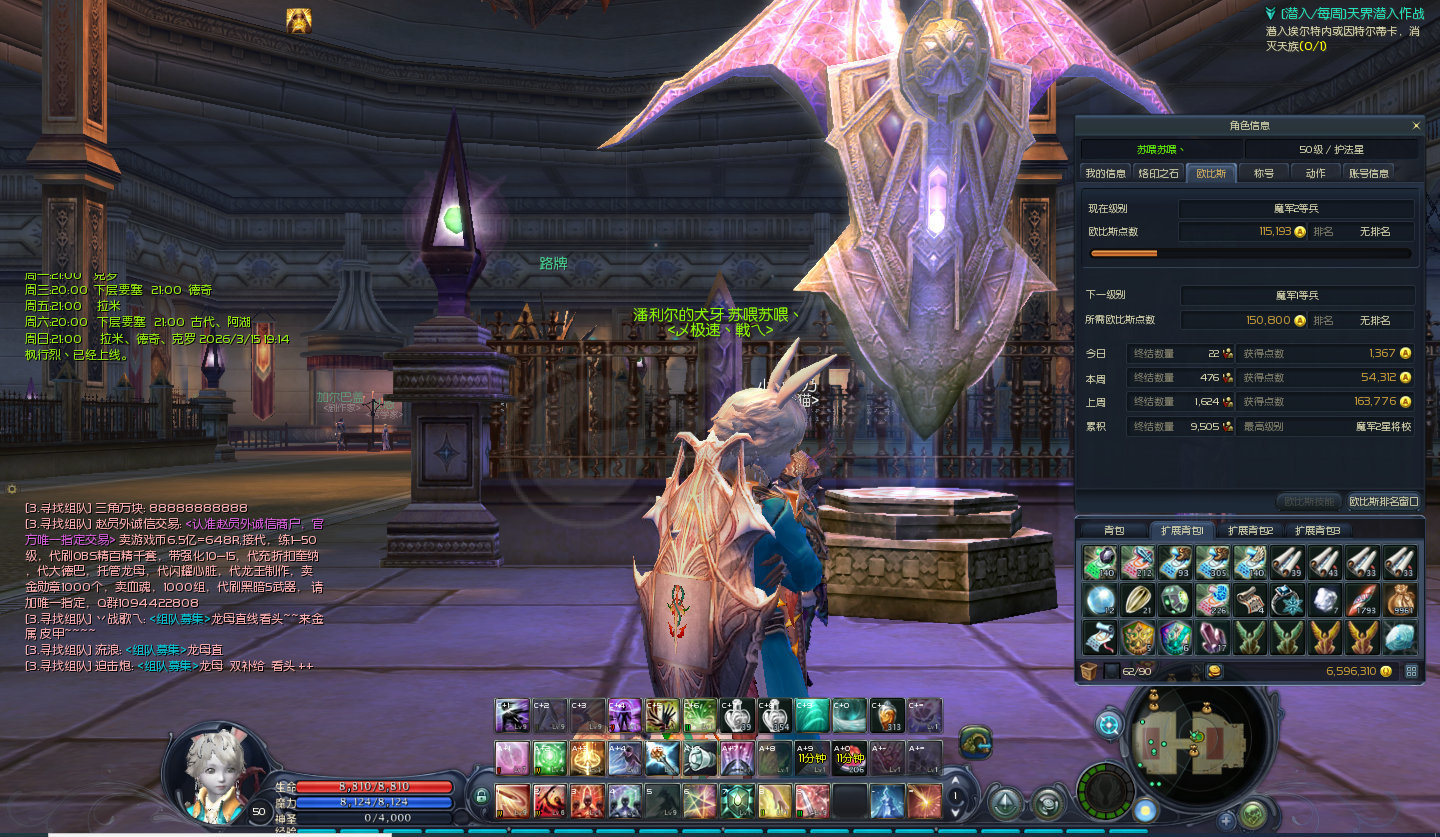
Task: Select the pink crystal cluster inventory item
Action: tap(1213, 637)
